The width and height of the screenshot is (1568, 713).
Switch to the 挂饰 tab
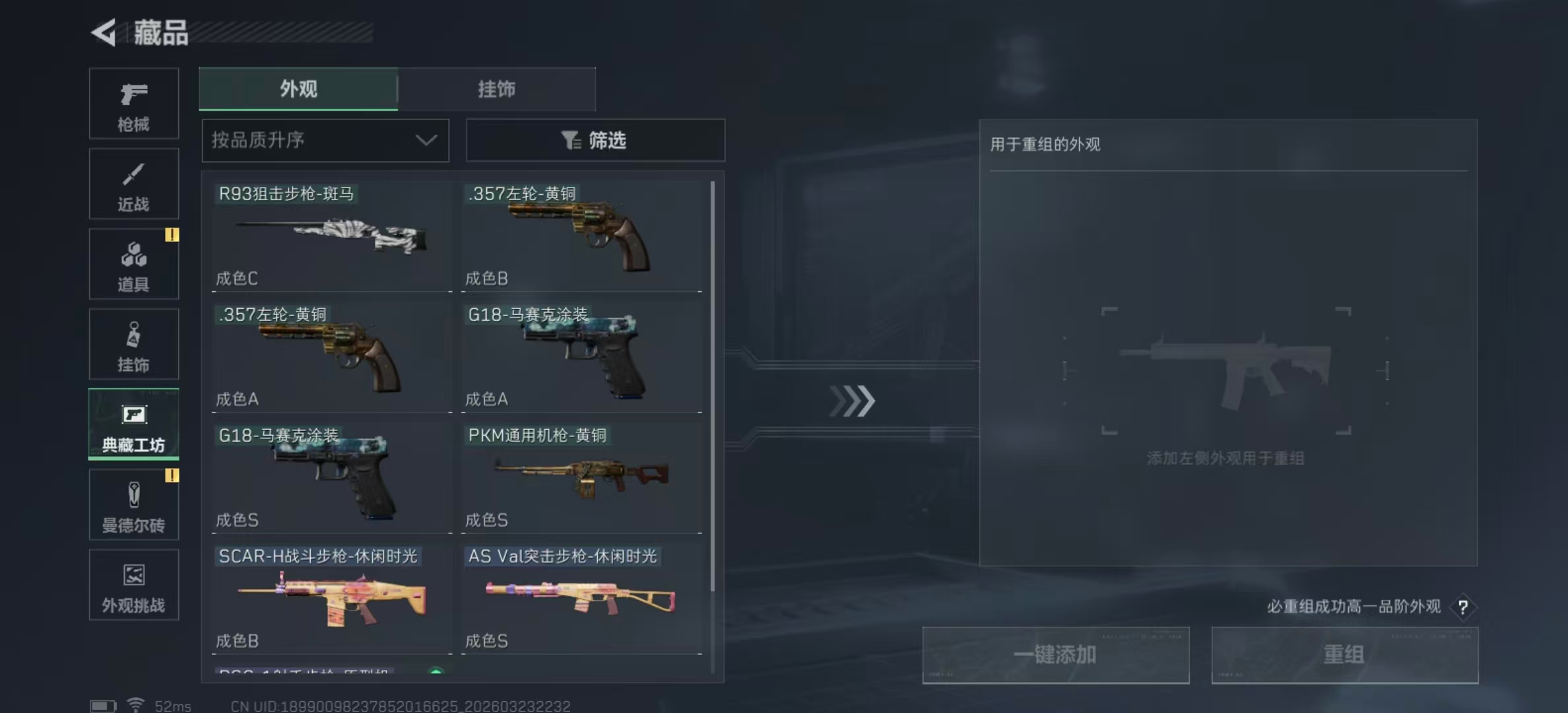click(496, 89)
